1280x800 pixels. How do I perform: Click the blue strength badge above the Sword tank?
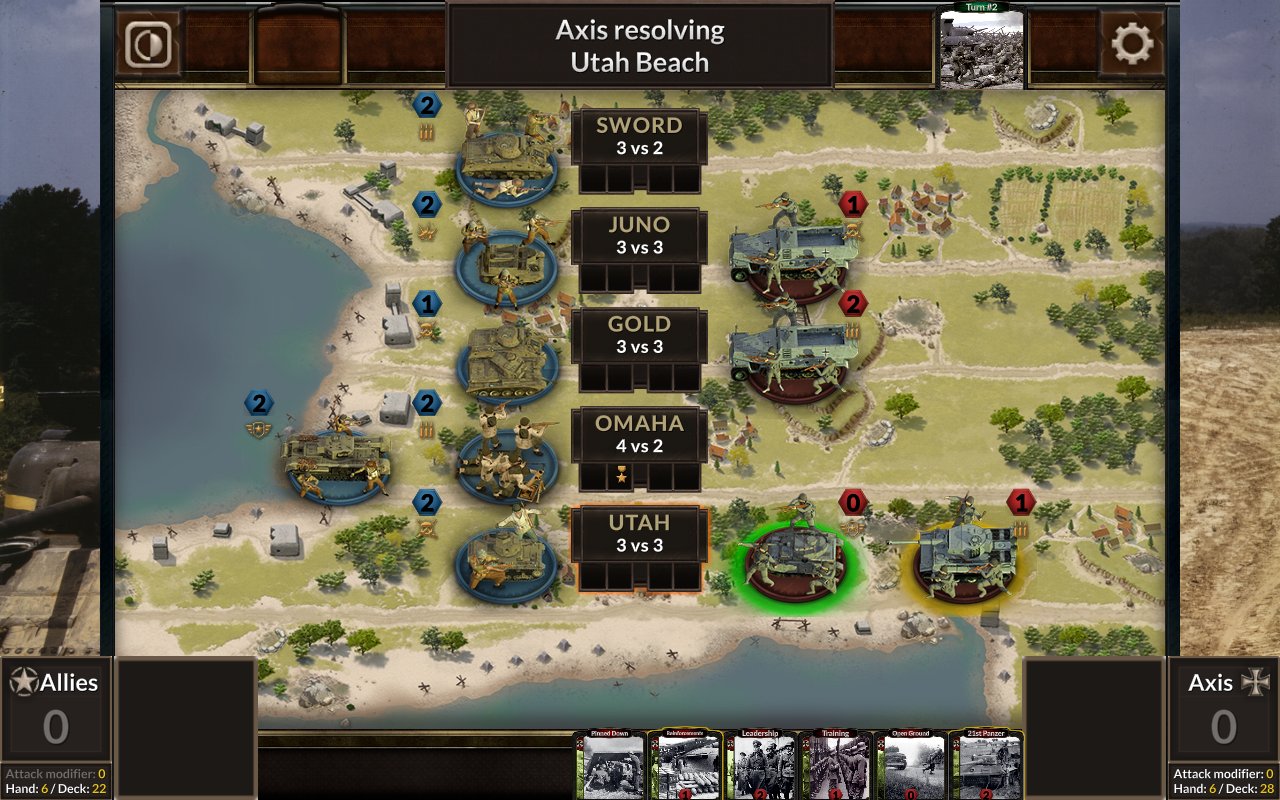(x=427, y=104)
